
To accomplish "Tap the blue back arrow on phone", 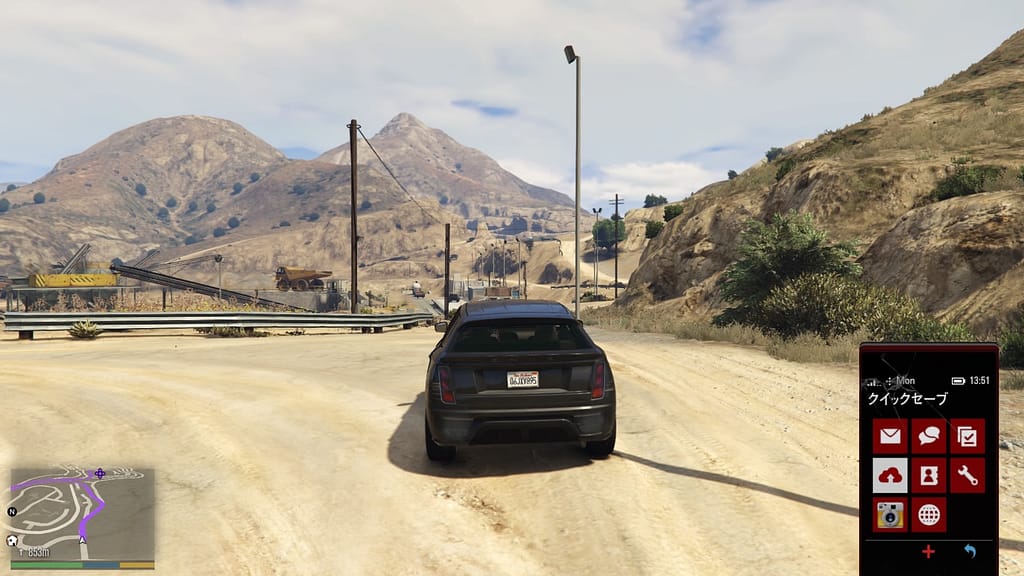I will (x=969, y=551).
